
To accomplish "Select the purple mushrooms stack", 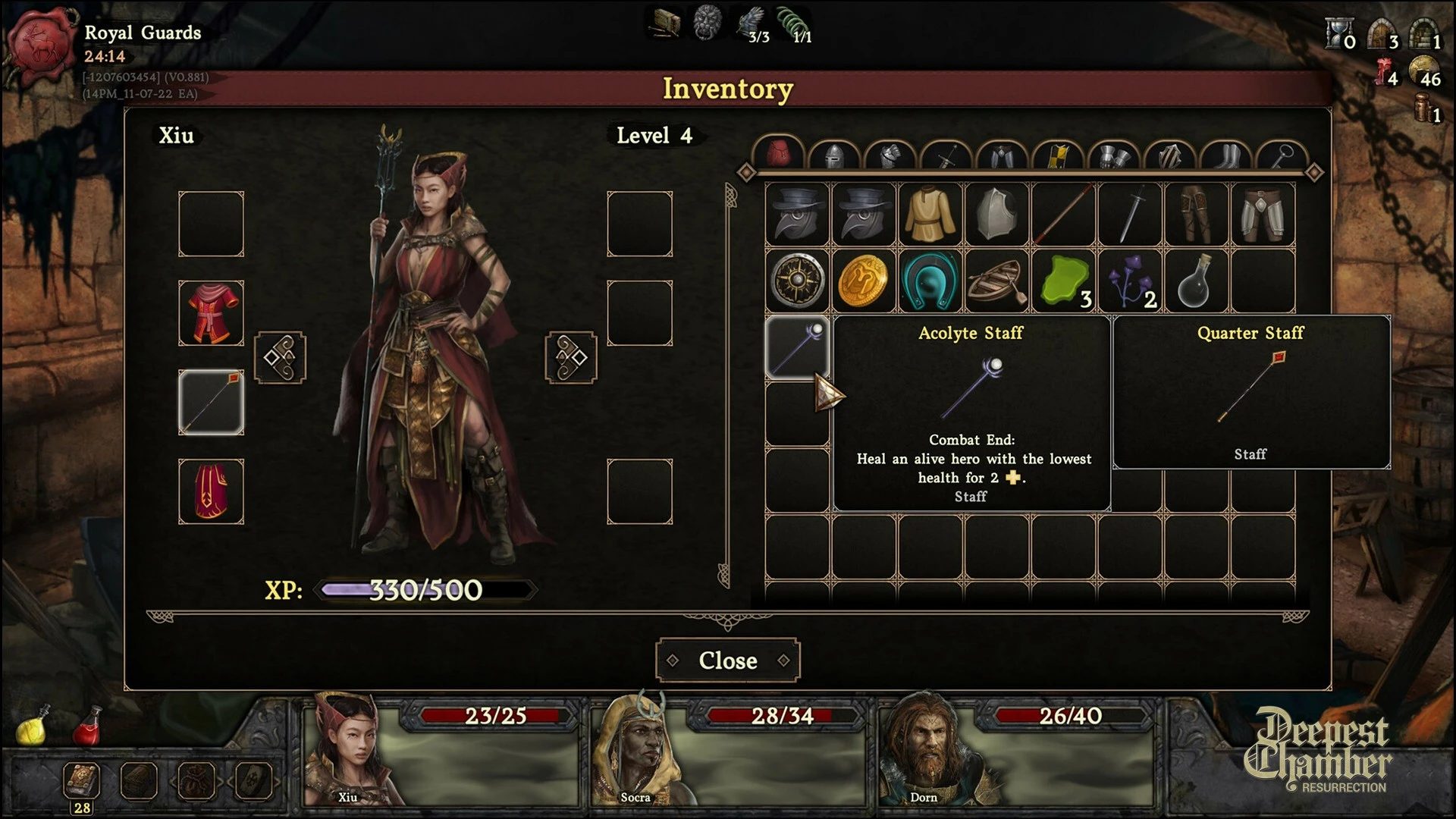I will click(x=1130, y=281).
